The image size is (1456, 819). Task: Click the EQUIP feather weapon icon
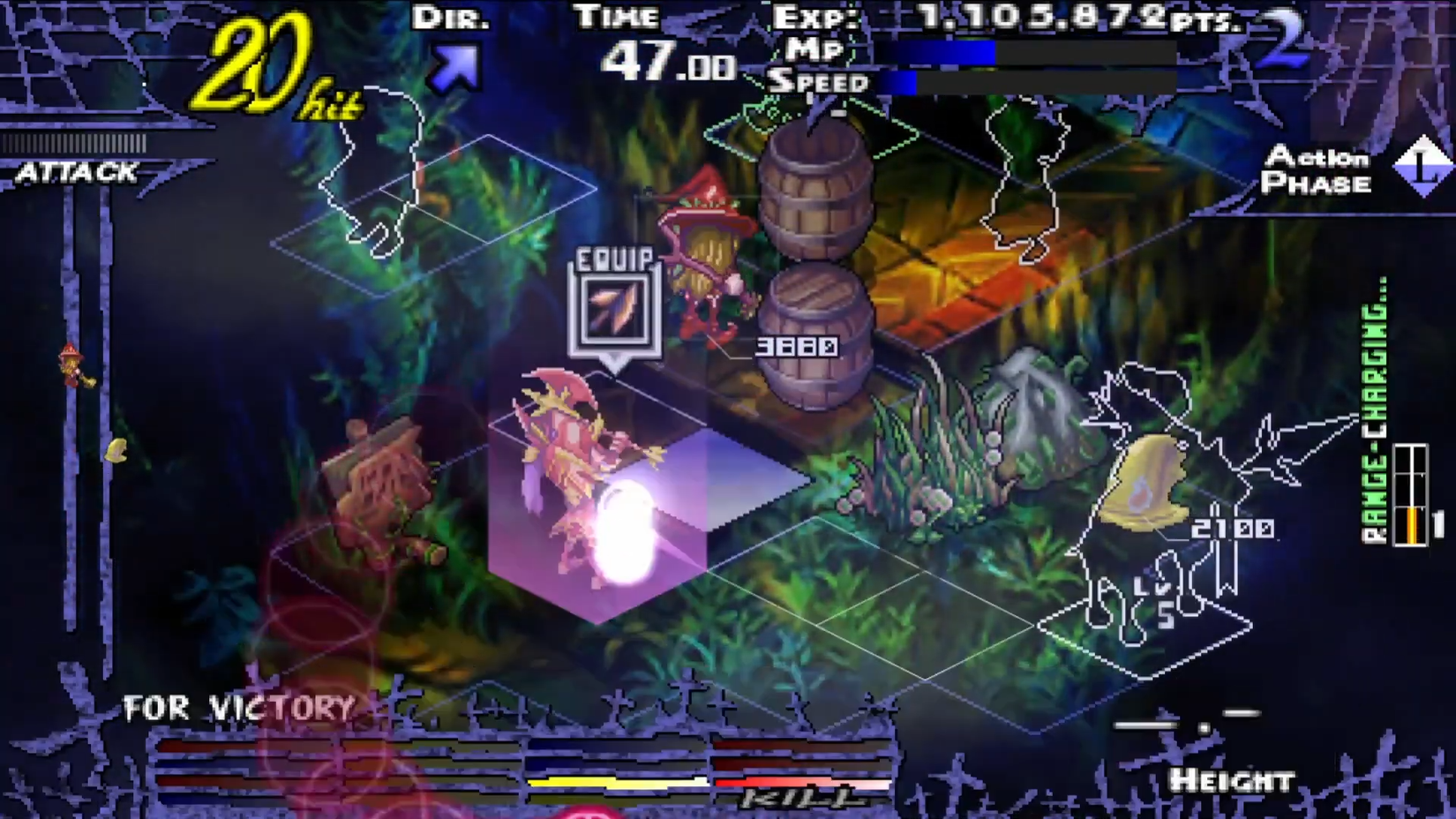(614, 310)
